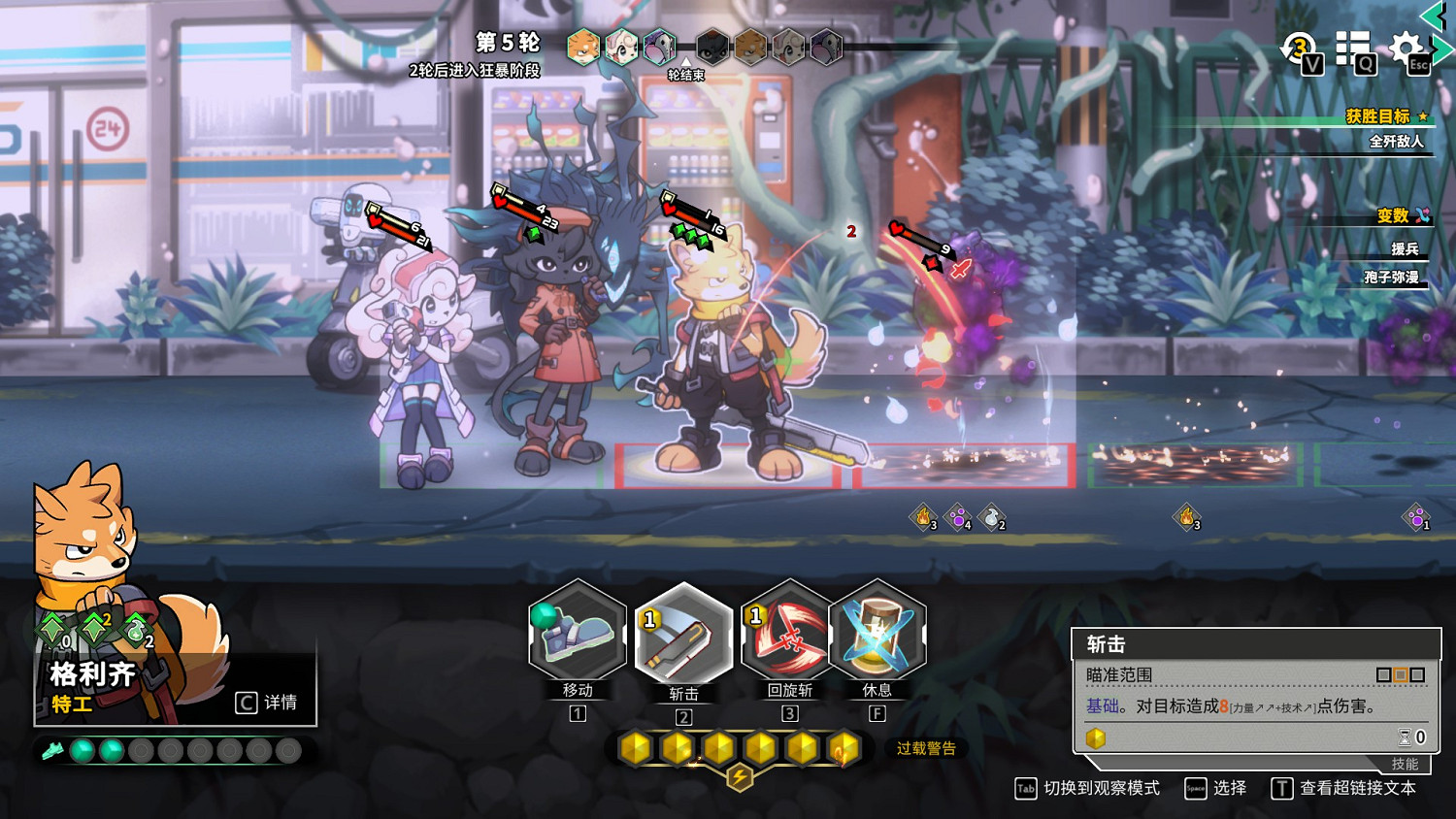Screen dimensions: 1456x819
Task: Click the rewind icon showing 3 charges
Action: pos(1298,47)
